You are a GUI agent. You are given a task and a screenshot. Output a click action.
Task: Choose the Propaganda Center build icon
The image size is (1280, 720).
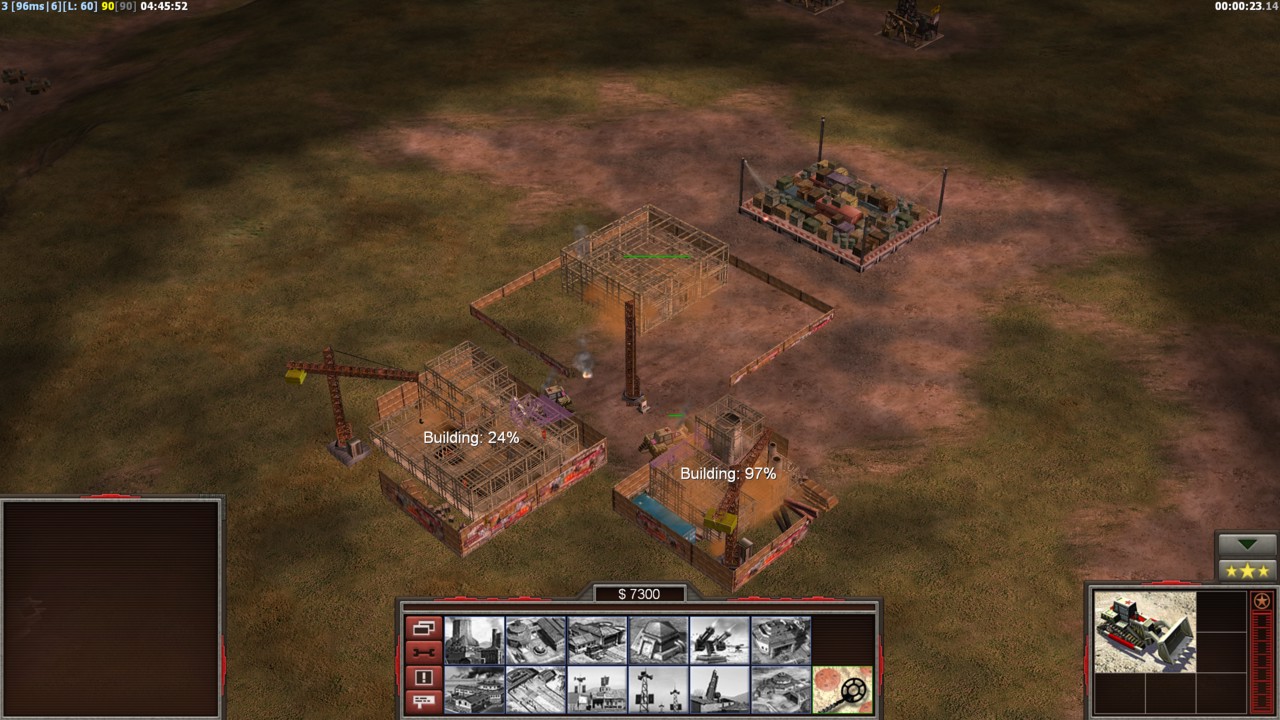click(474, 690)
